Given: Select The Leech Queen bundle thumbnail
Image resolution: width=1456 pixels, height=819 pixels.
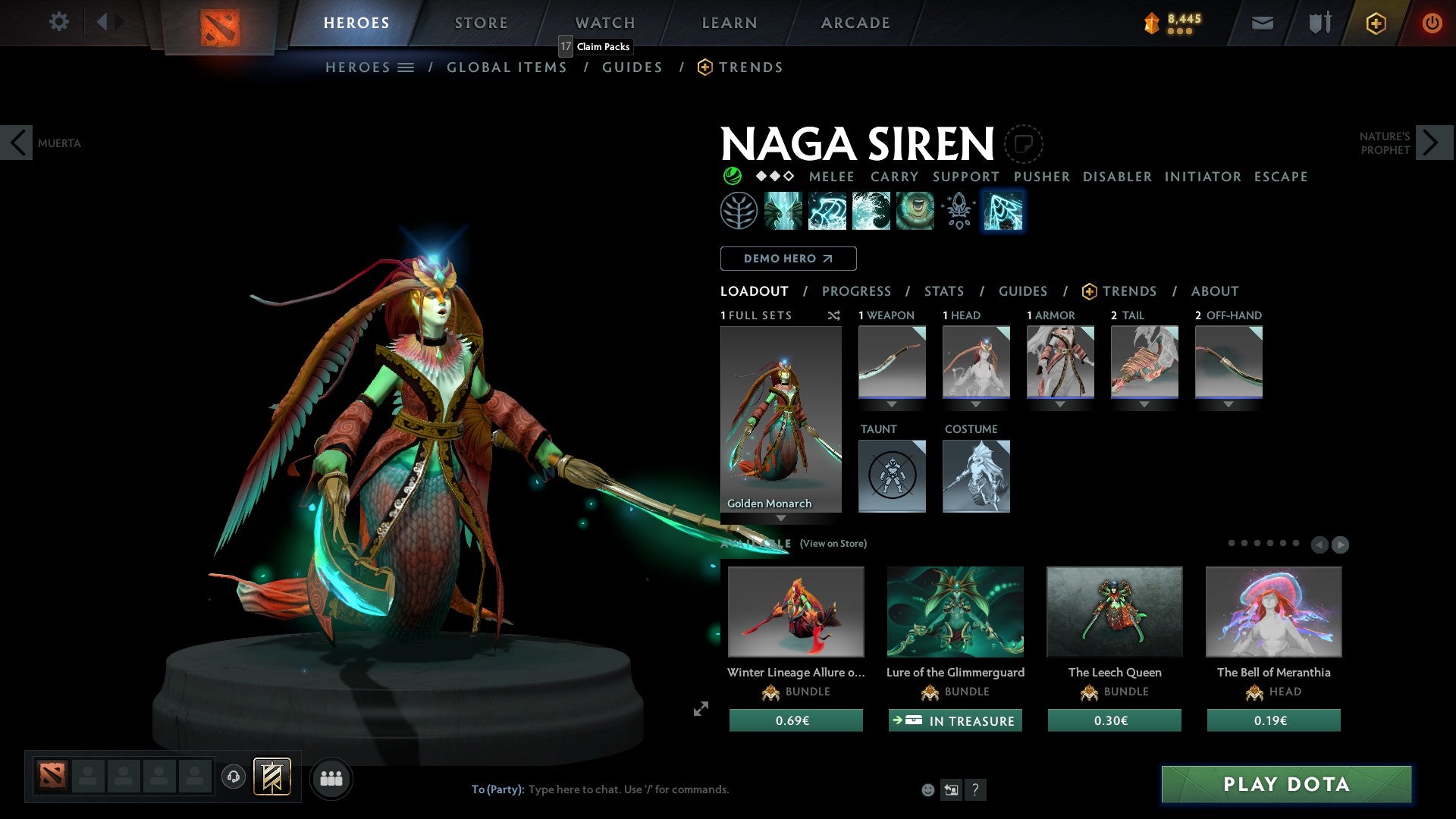Looking at the screenshot, I should tap(1114, 612).
